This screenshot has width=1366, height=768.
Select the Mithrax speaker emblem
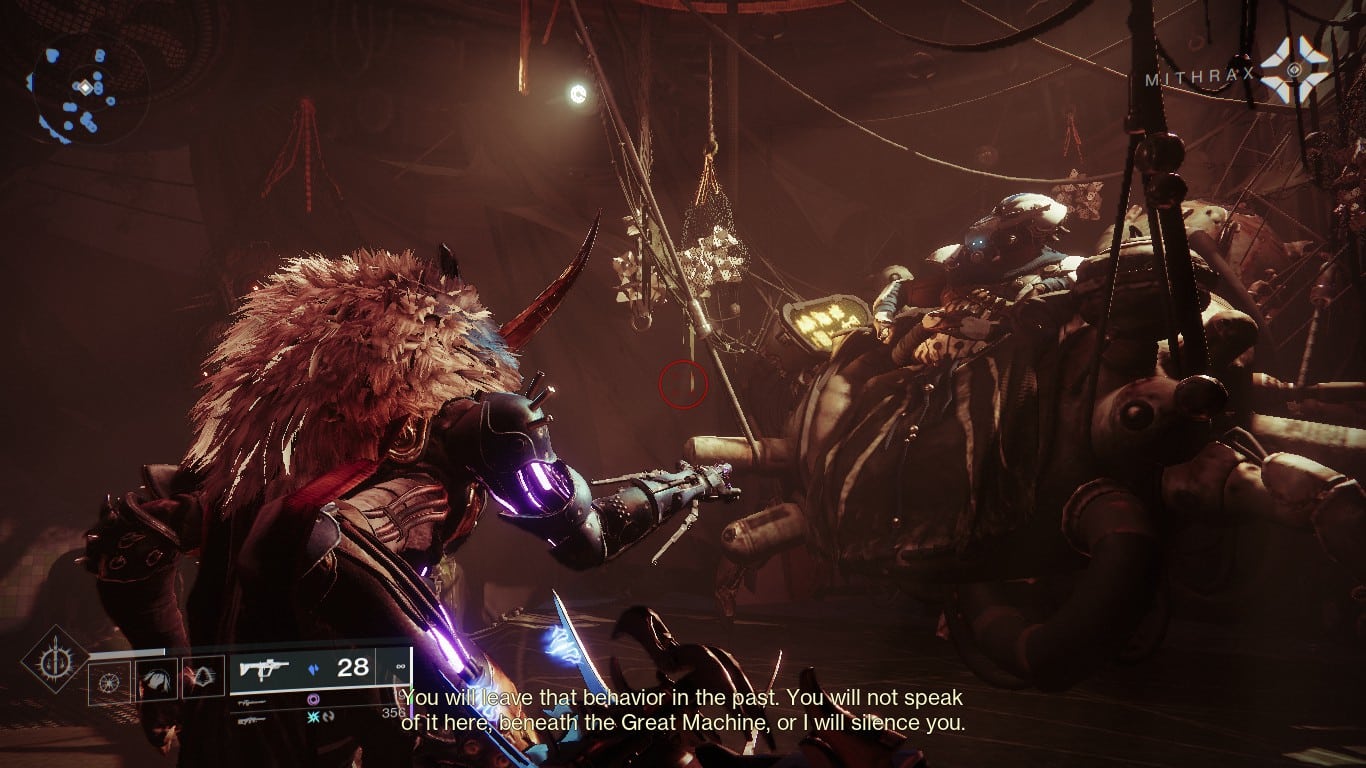coord(1294,69)
